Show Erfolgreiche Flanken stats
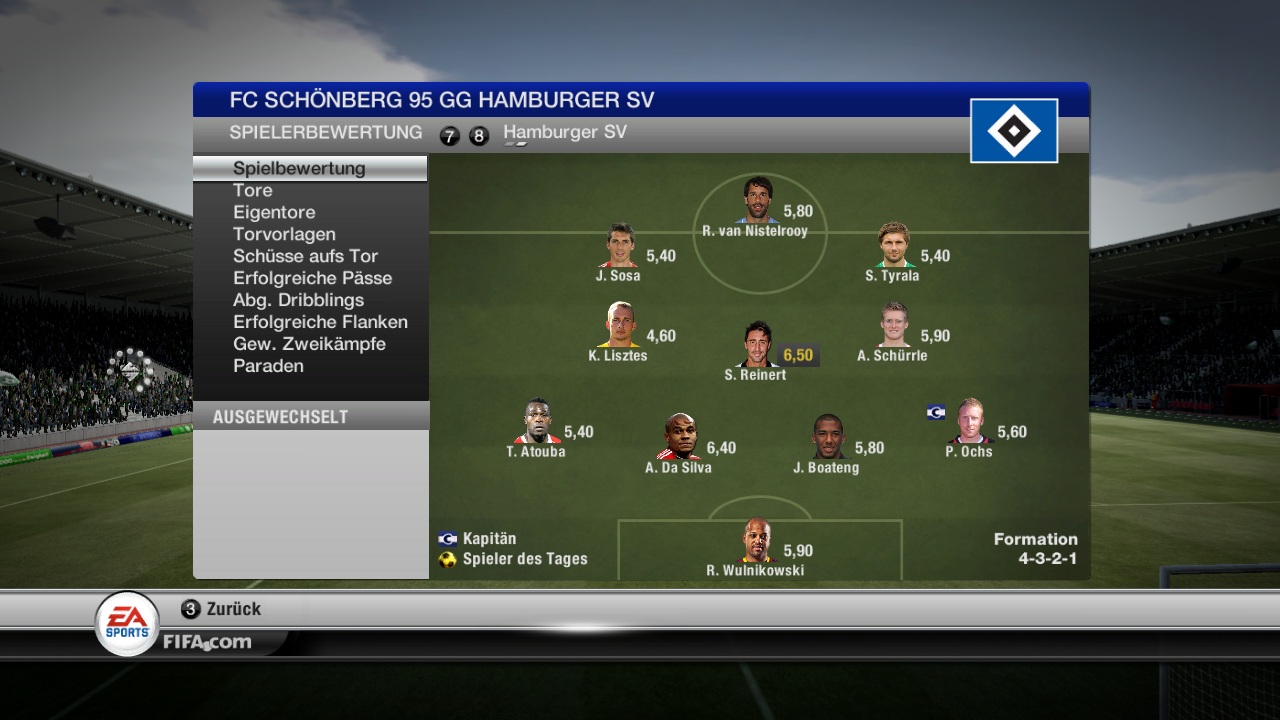1280x720 pixels. pyautogui.click(x=320, y=322)
